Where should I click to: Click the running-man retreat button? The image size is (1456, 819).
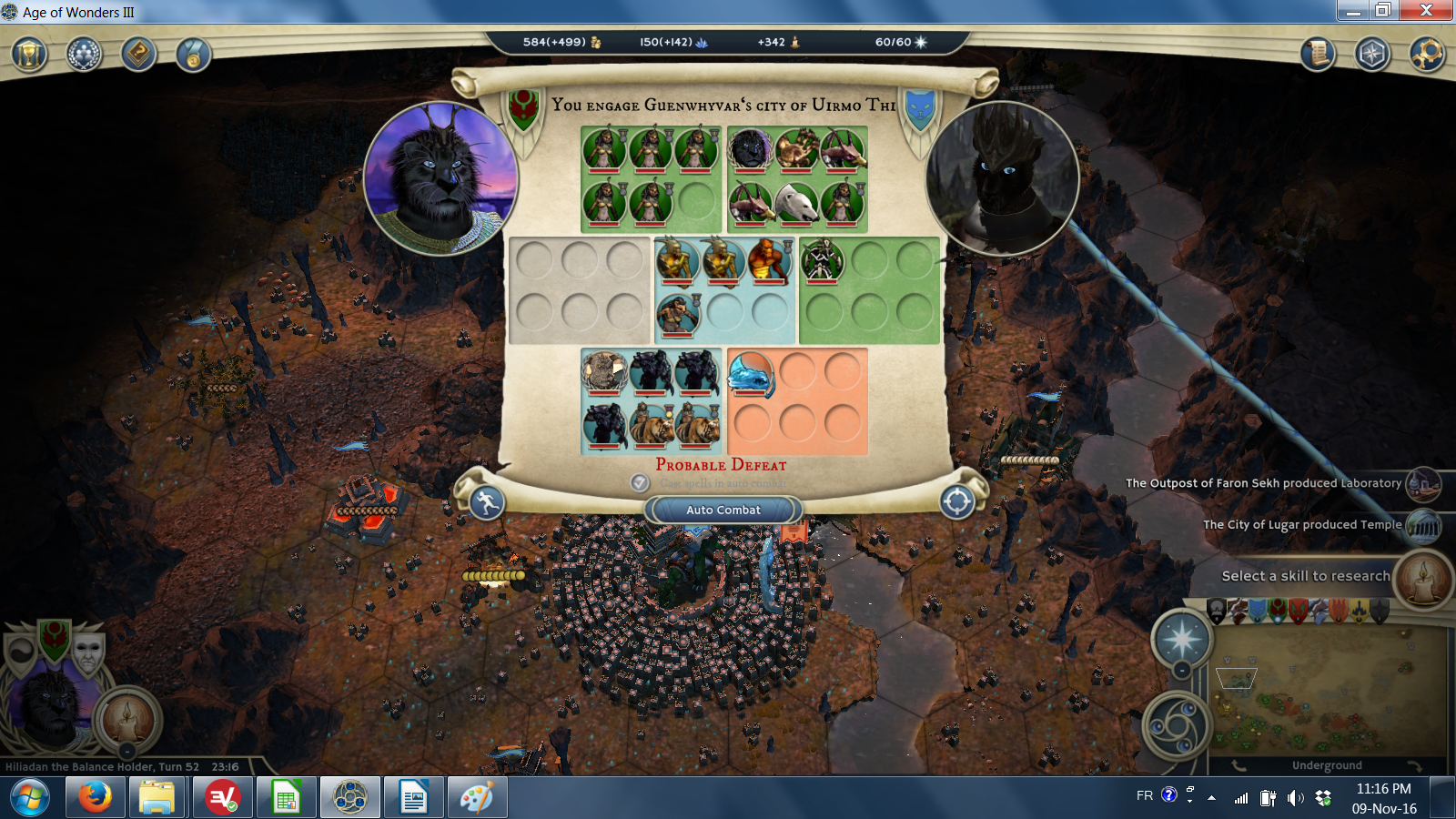point(487,501)
